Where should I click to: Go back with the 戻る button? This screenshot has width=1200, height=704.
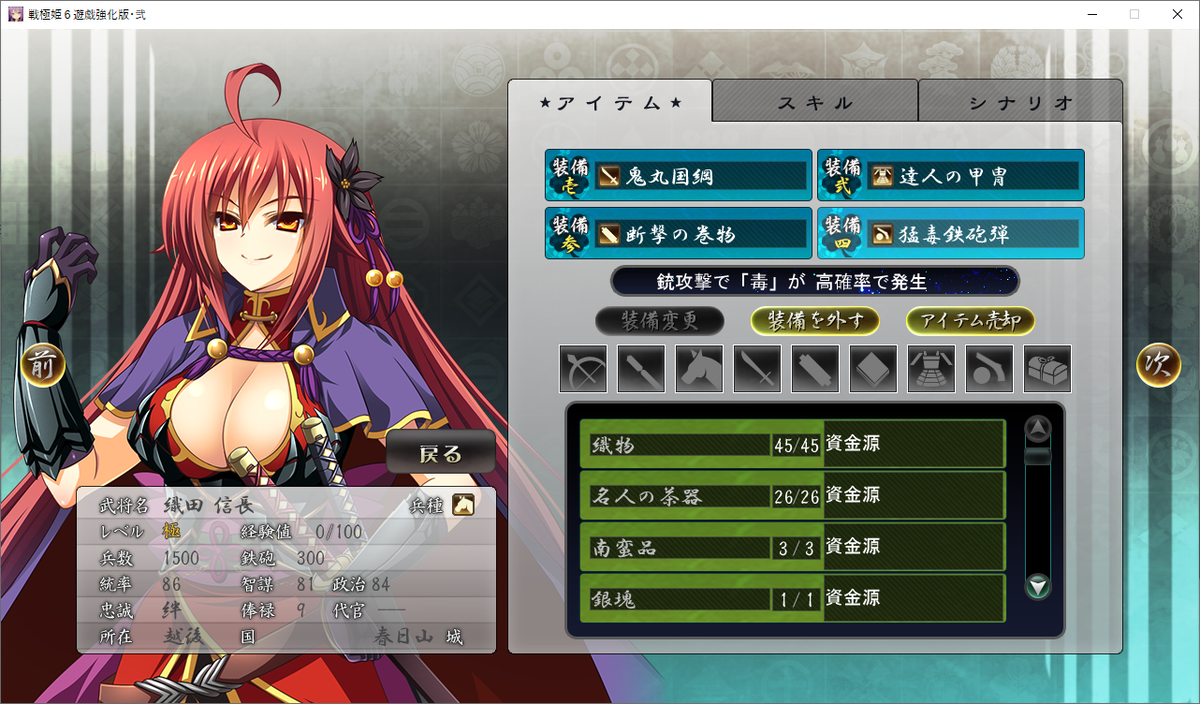440,453
